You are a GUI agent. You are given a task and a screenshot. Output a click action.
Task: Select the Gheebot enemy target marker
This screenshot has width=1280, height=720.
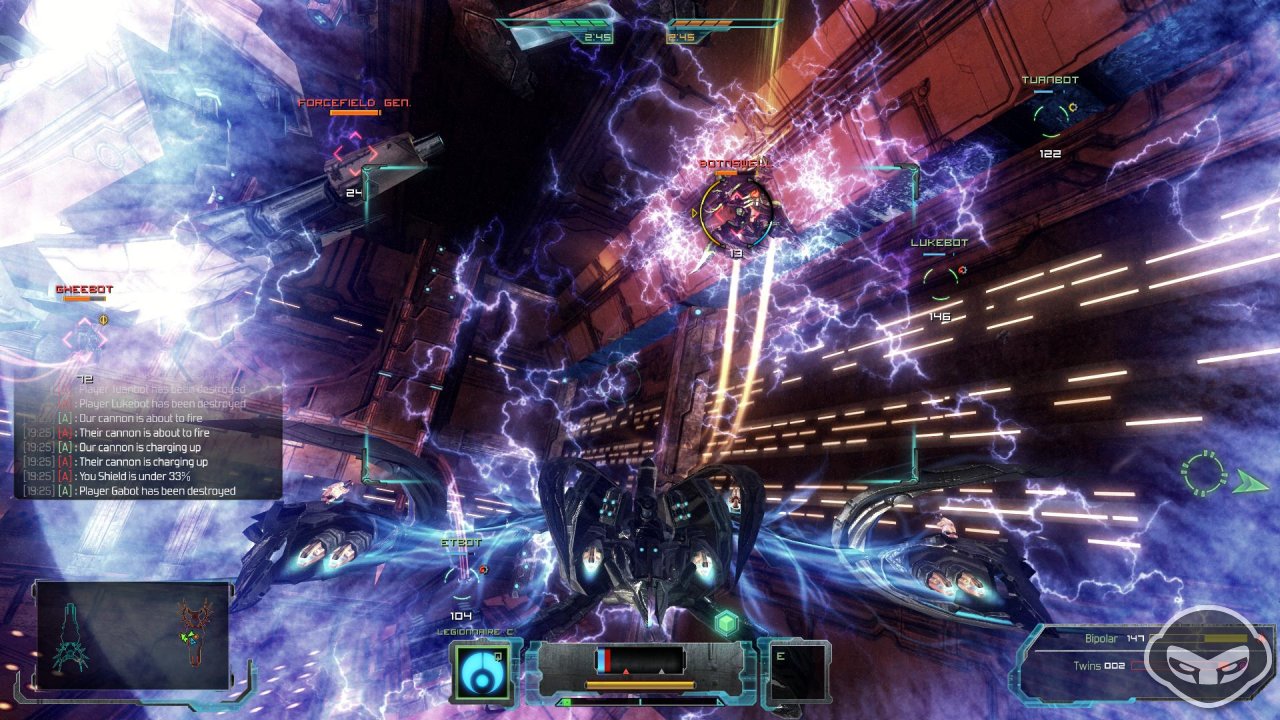point(85,338)
